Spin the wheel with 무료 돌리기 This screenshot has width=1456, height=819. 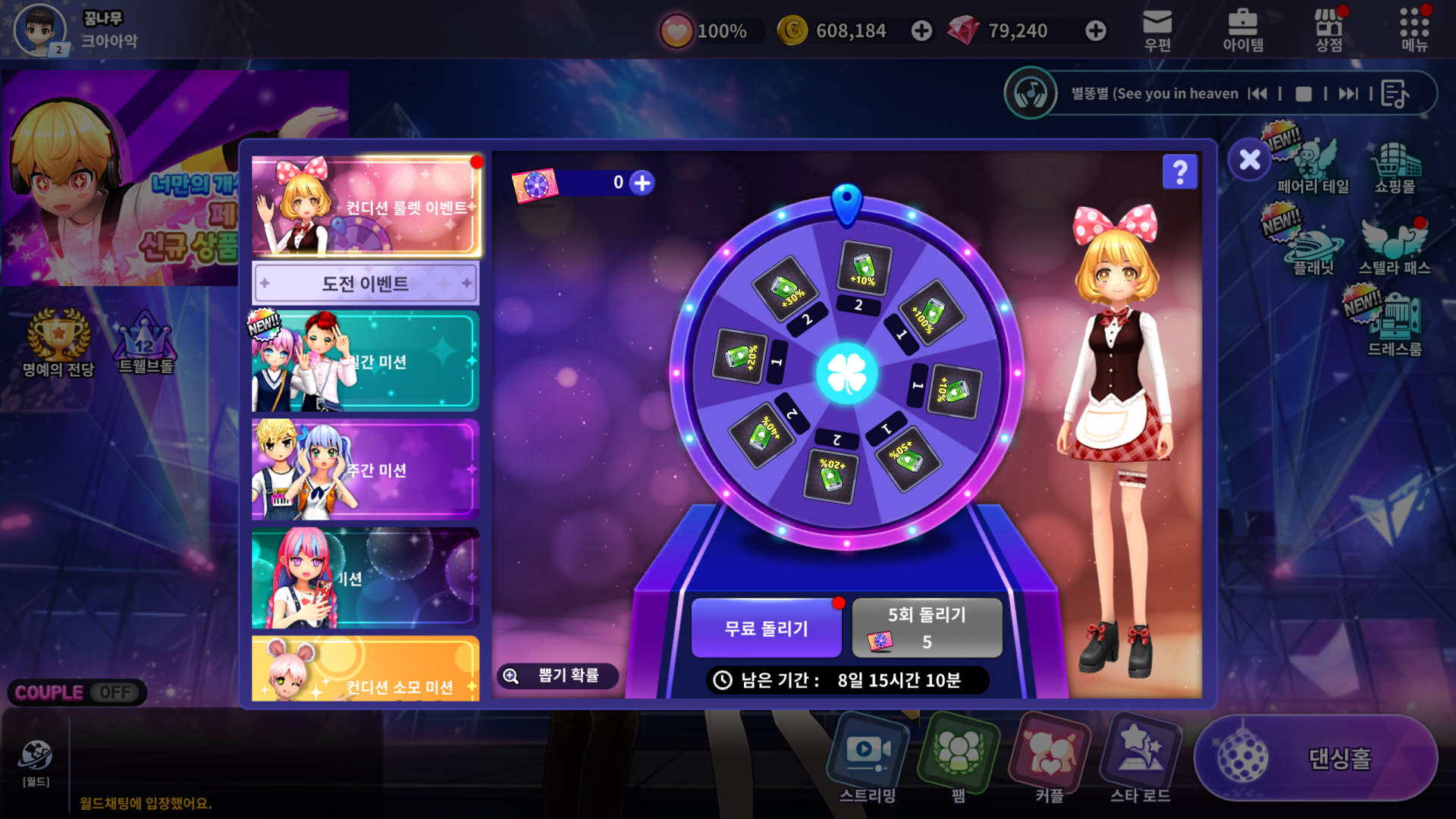click(766, 628)
